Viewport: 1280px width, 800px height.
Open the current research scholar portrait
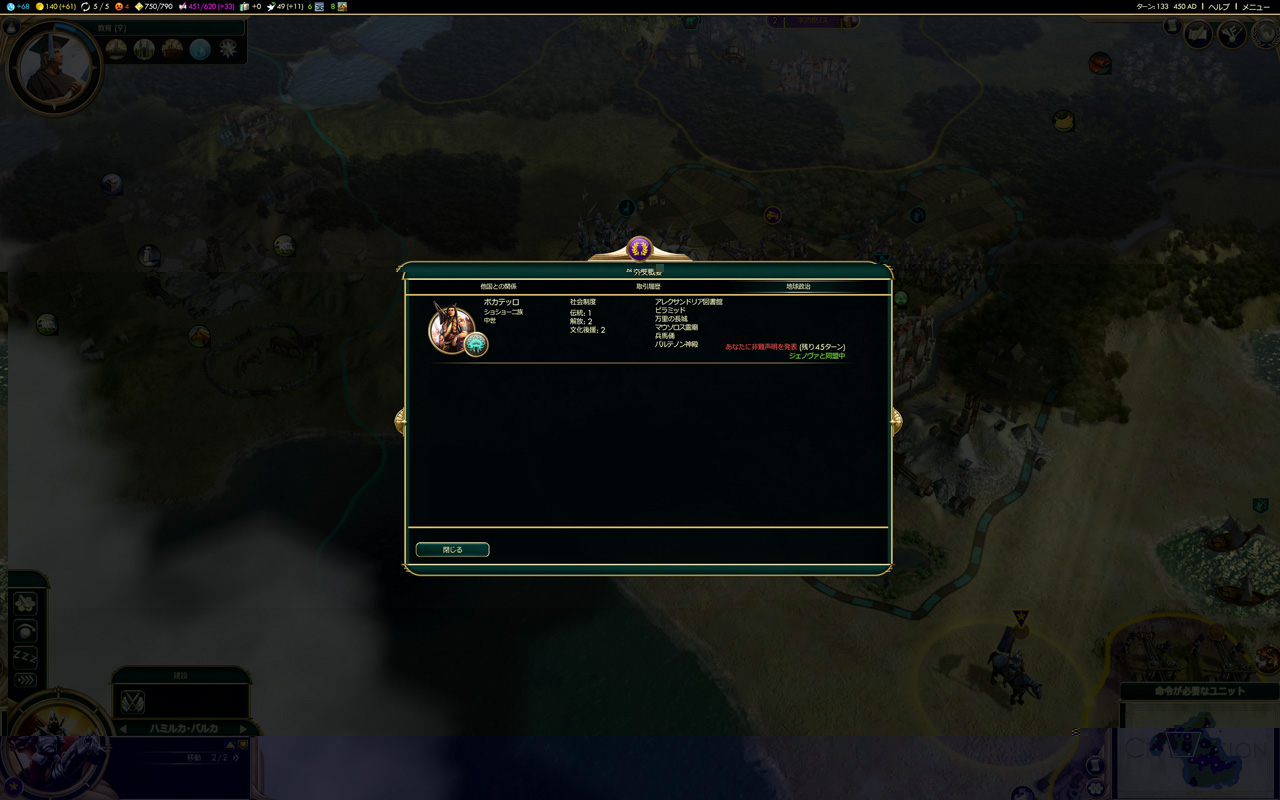coord(54,68)
